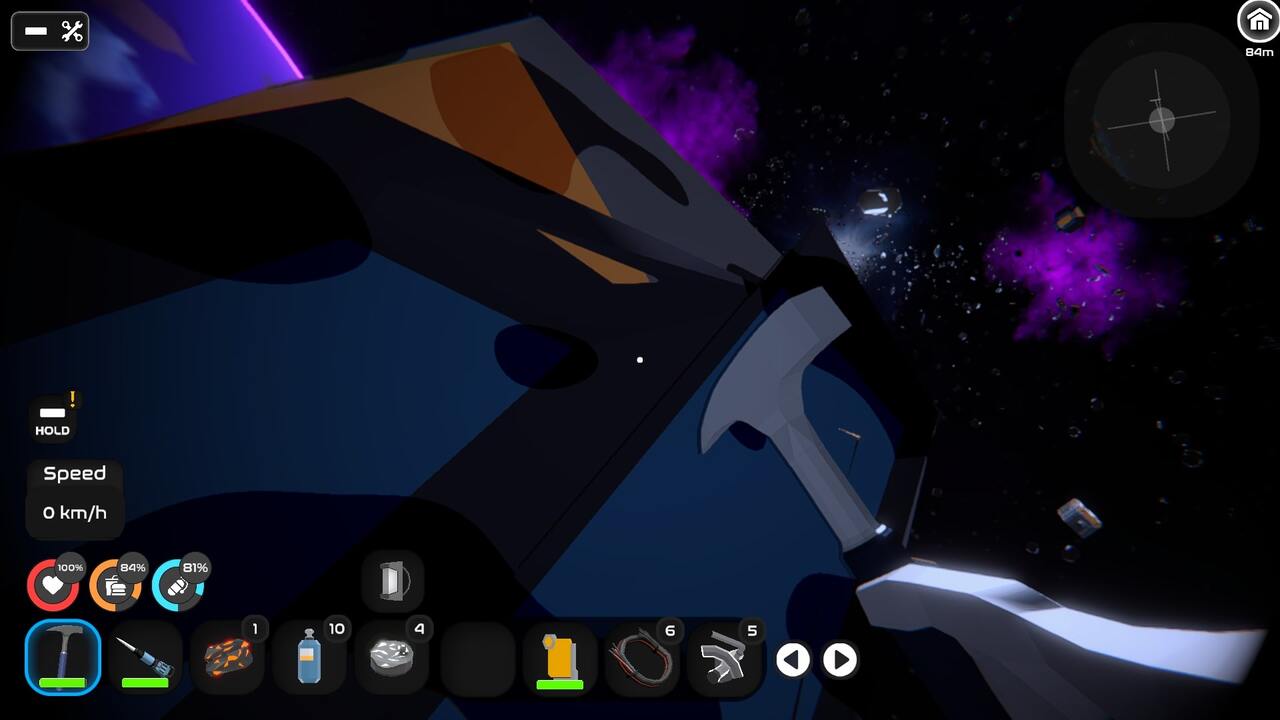Select the stone resource with count 4
1280x720 pixels.
pos(393,658)
